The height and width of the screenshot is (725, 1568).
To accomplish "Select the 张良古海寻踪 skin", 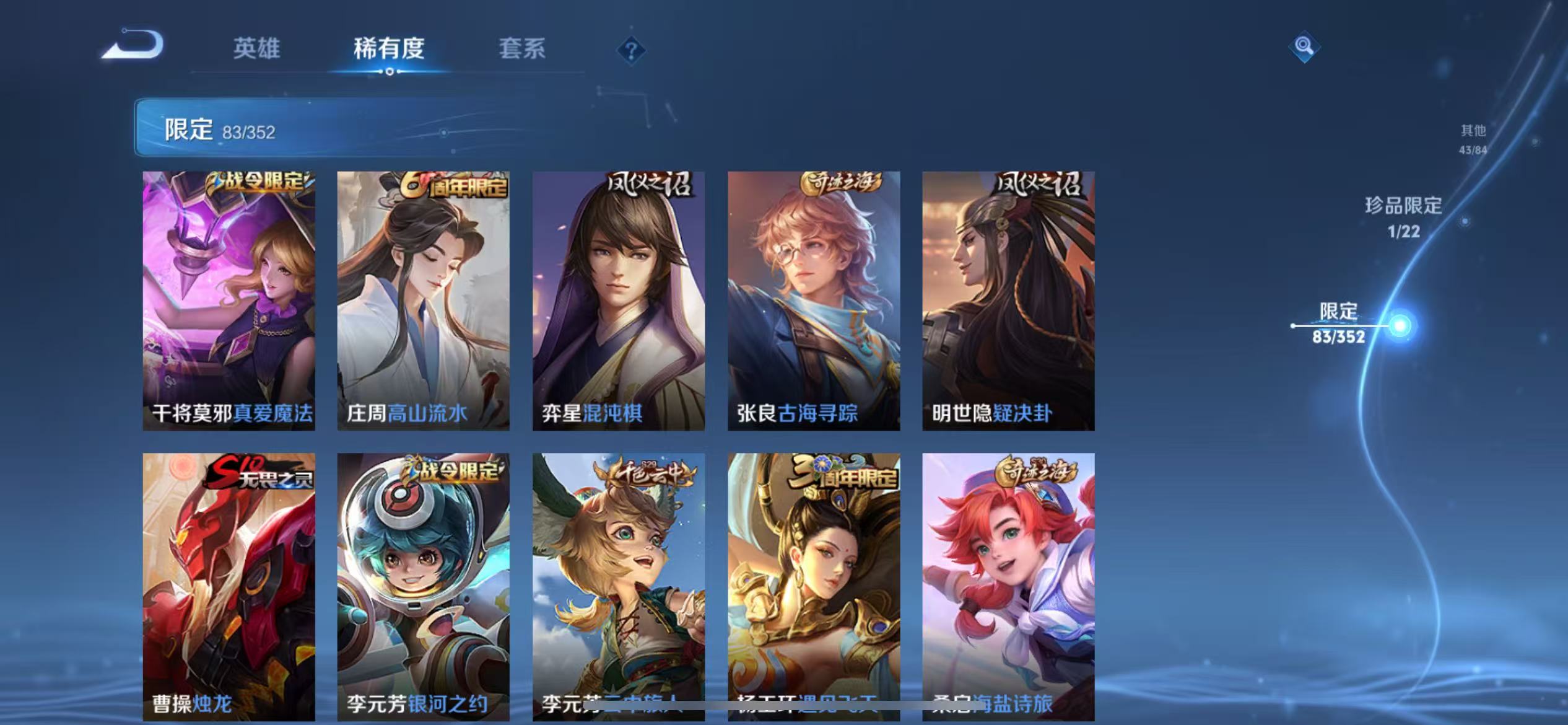I will (x=814, y=301).
